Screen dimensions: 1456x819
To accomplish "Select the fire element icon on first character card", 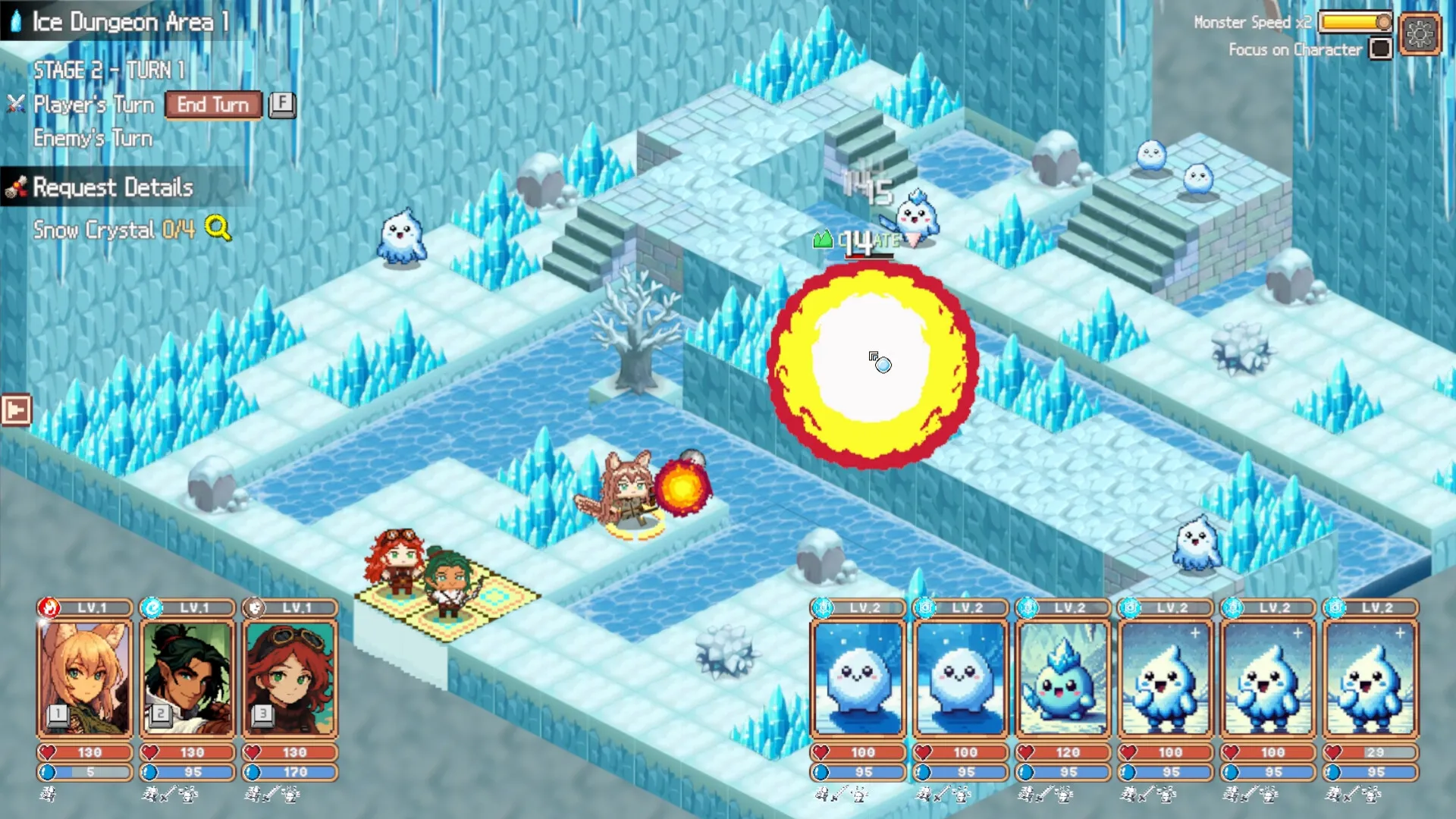I will tap(49, 607).
